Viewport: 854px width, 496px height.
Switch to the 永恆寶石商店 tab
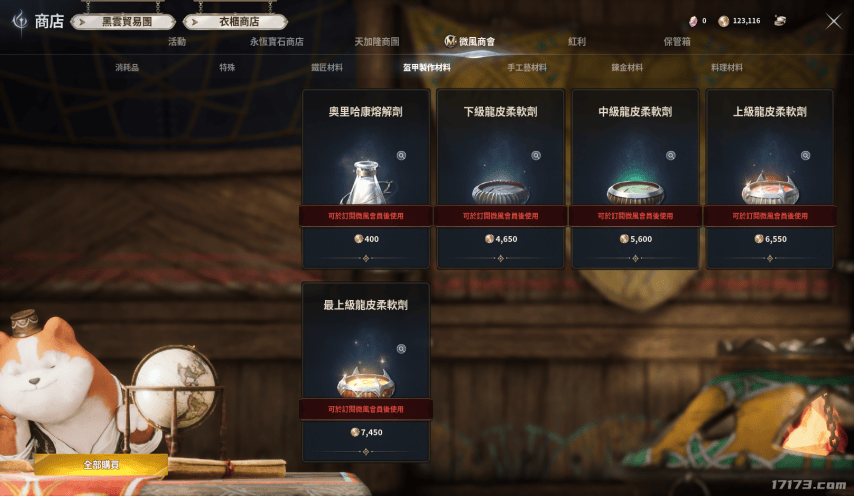coord(277,42)
